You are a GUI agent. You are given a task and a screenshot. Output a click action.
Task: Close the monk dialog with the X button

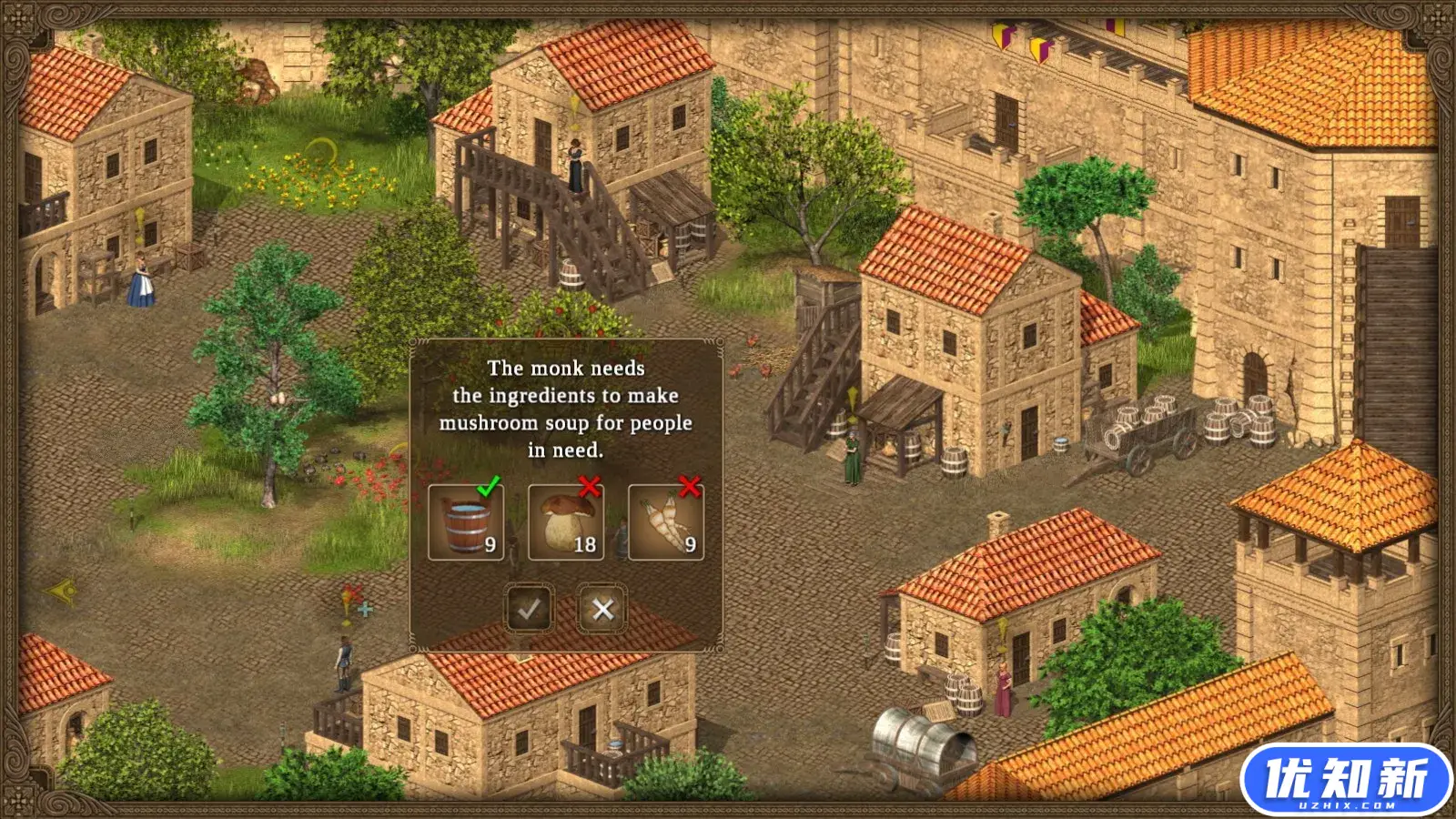point(602,609)
